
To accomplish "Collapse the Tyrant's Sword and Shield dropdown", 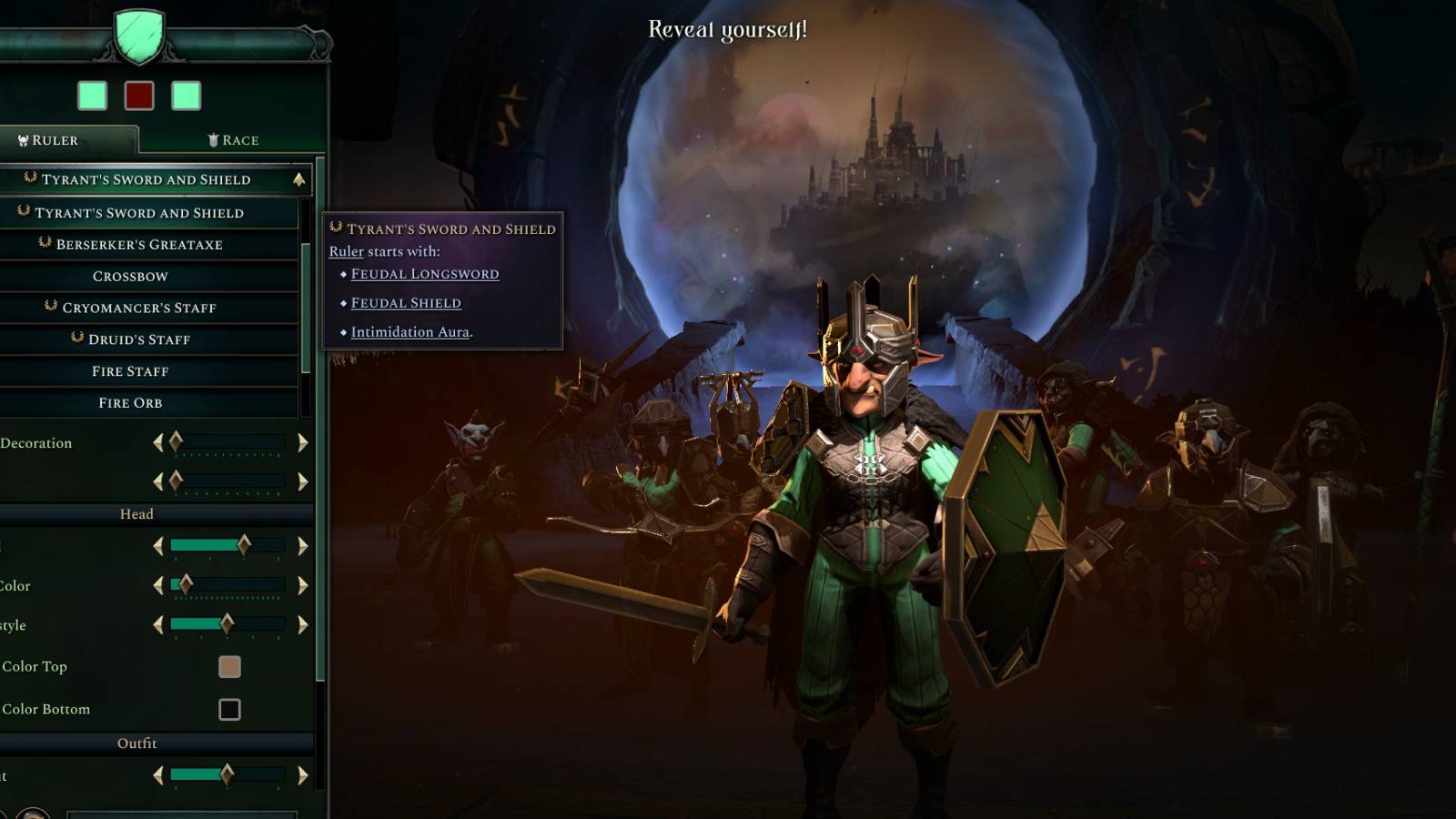I will (300, 179).
